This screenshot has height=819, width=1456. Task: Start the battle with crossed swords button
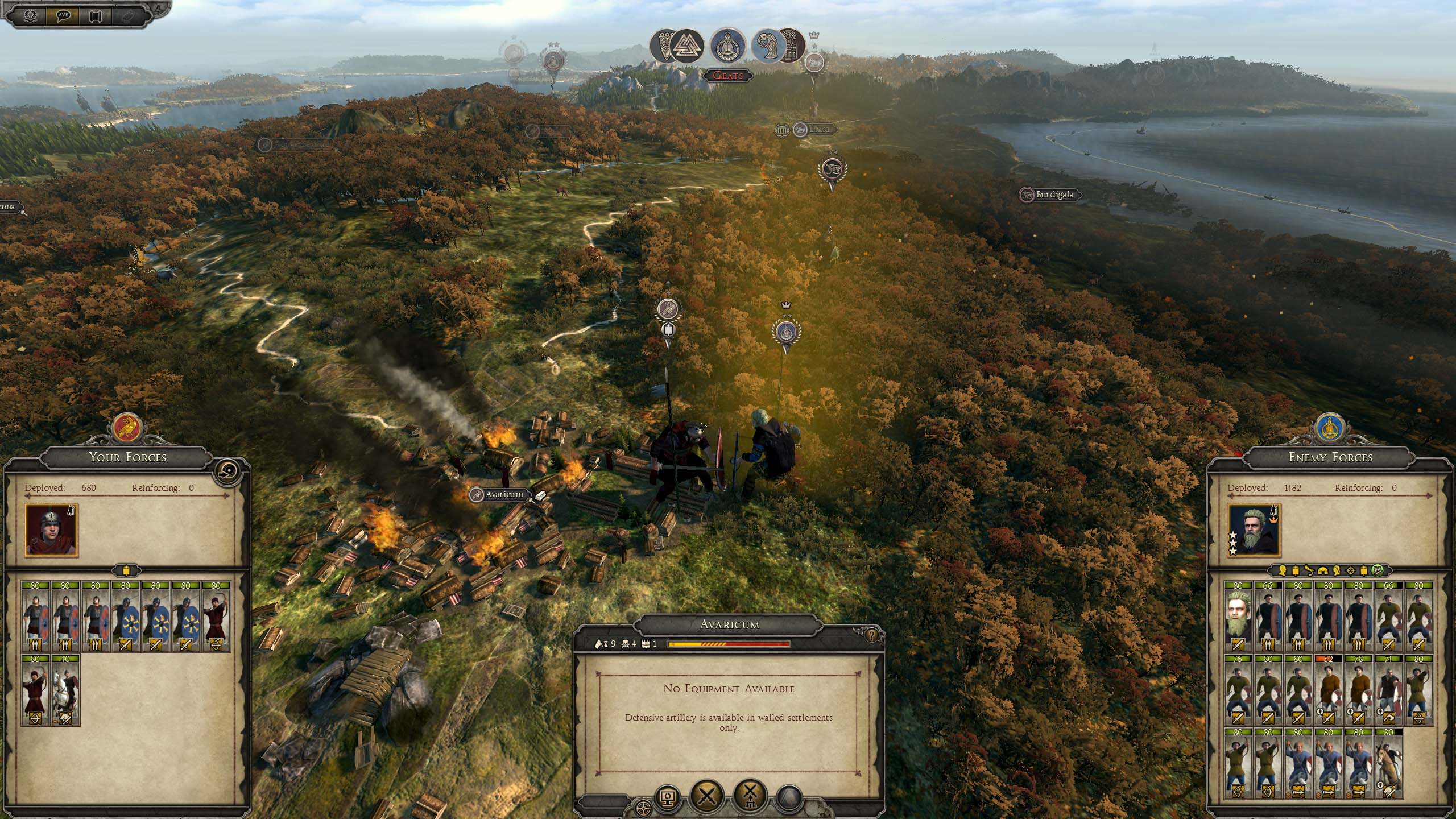tap(707, 795)
